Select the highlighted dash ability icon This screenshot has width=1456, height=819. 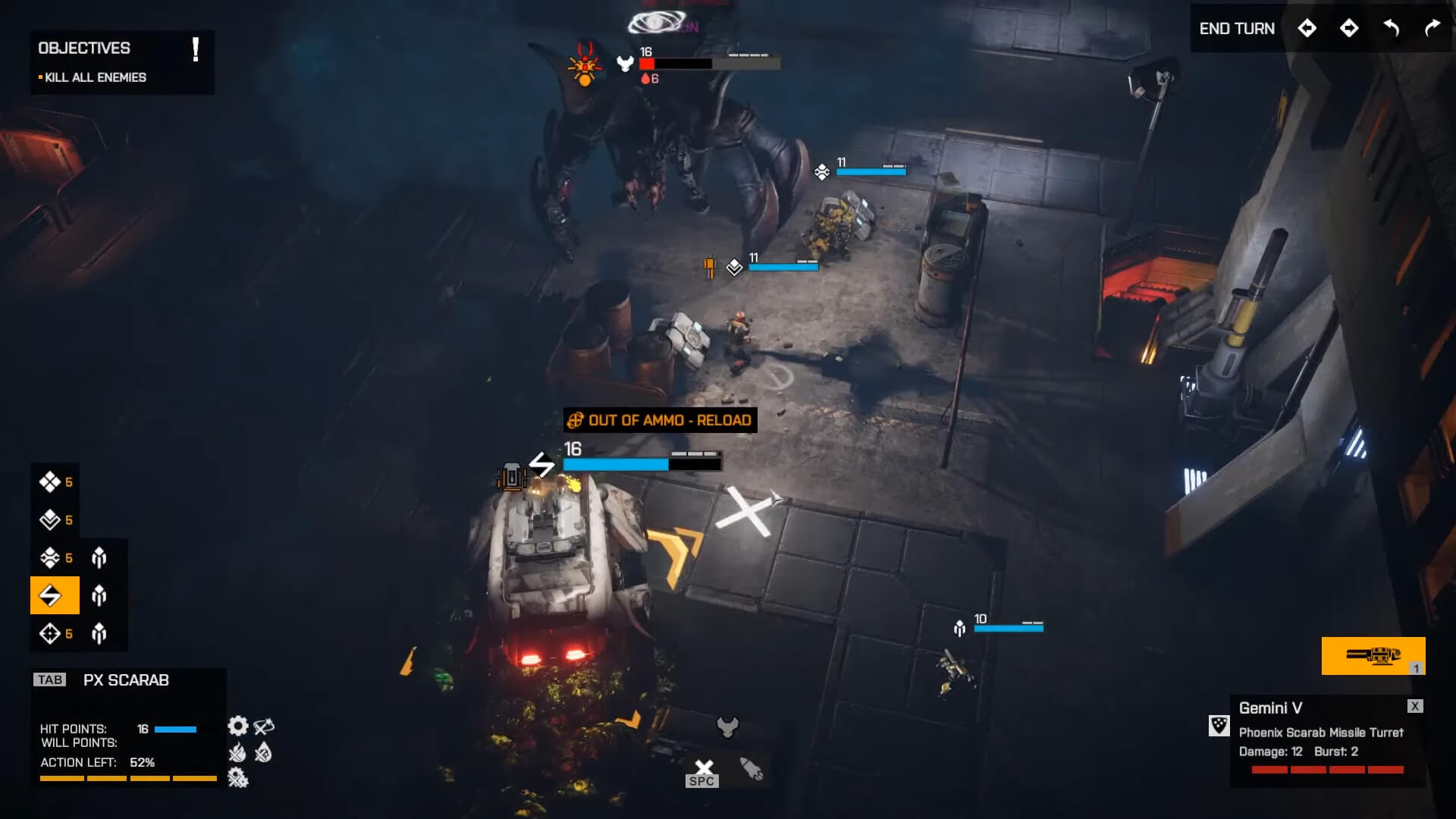pos(54,595)
